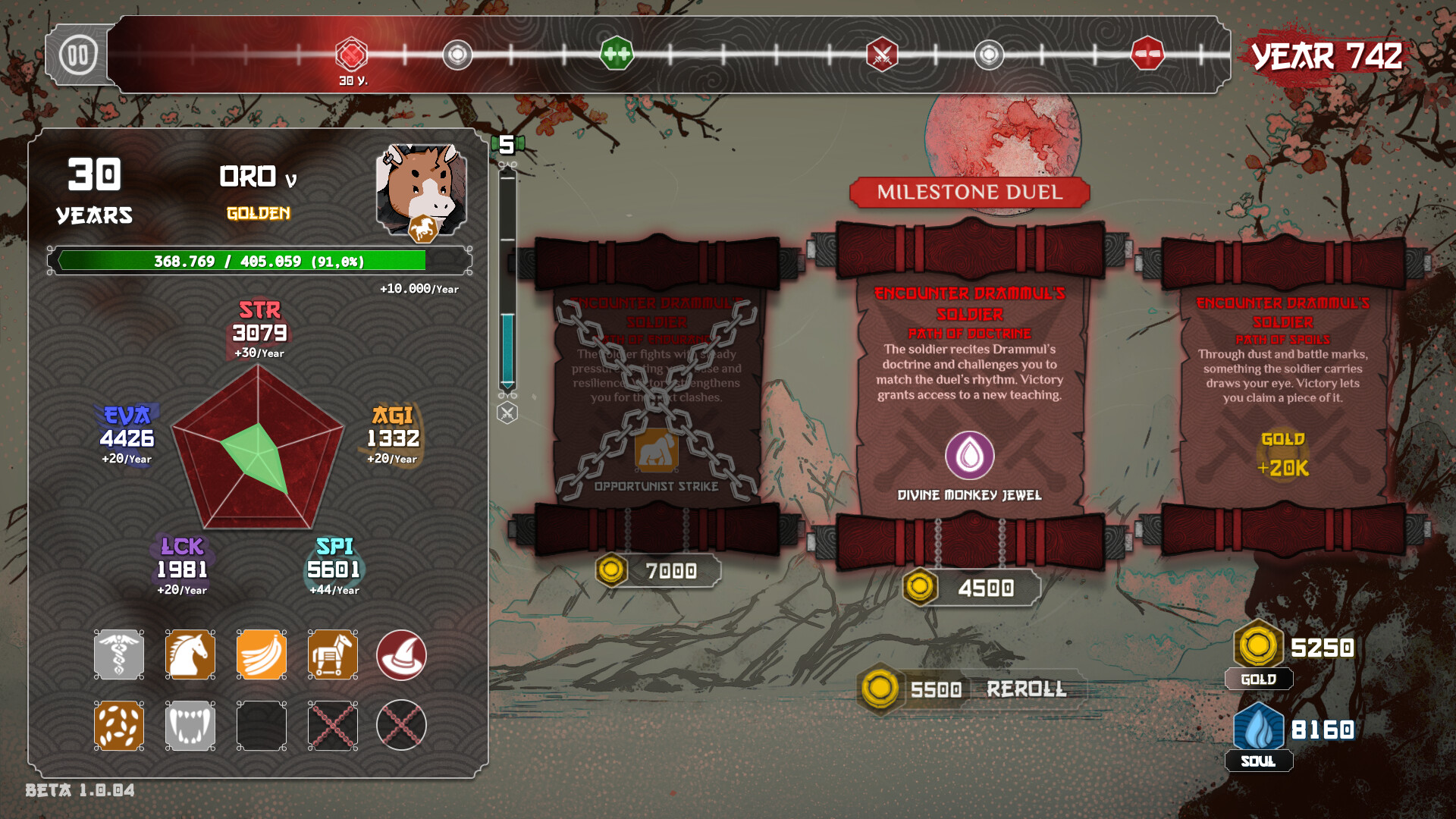Click the red minus timeline event marker

[1147, 55]
